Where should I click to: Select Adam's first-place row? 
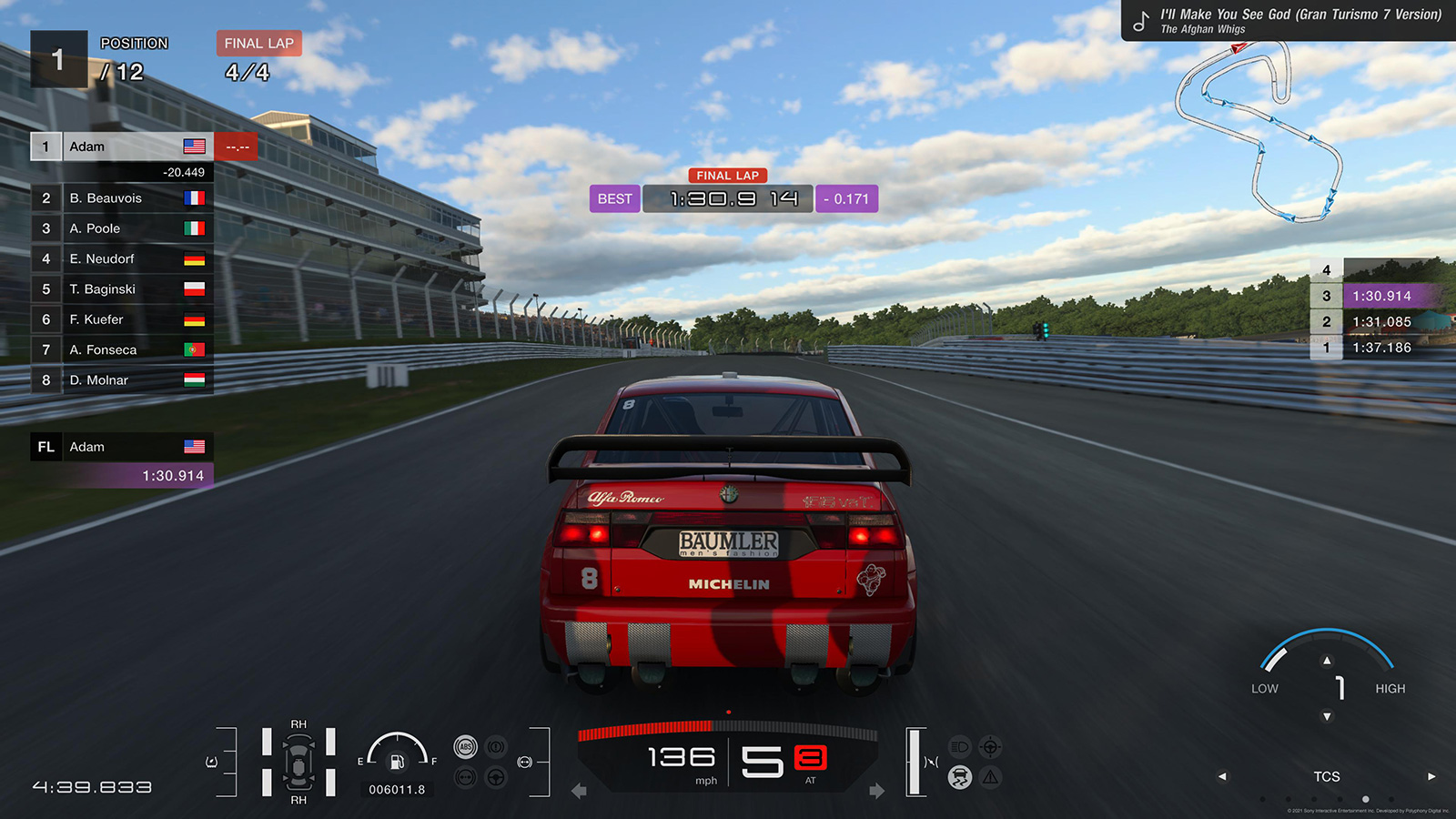(122, 147)
